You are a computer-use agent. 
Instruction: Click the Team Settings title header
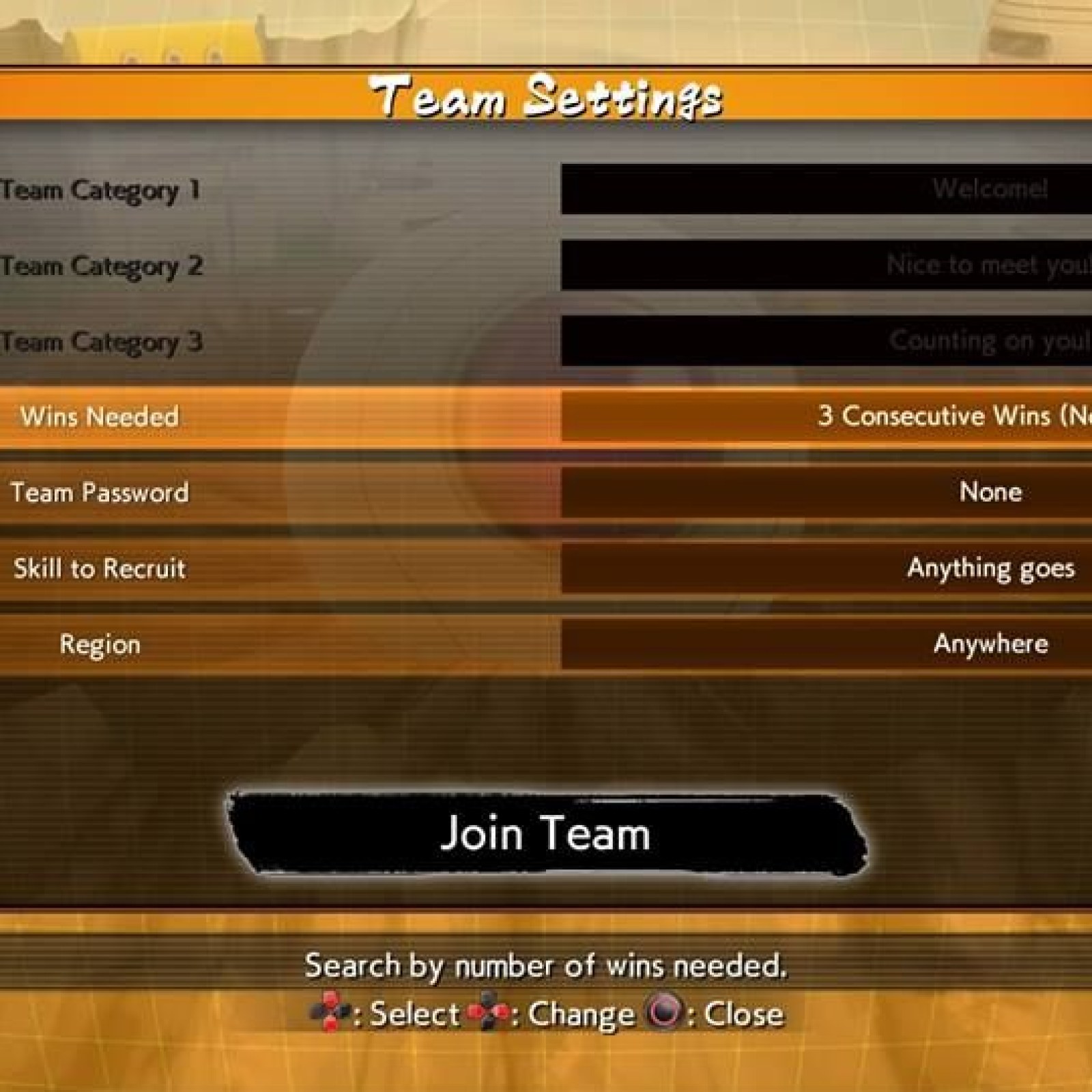coord(546,97)
